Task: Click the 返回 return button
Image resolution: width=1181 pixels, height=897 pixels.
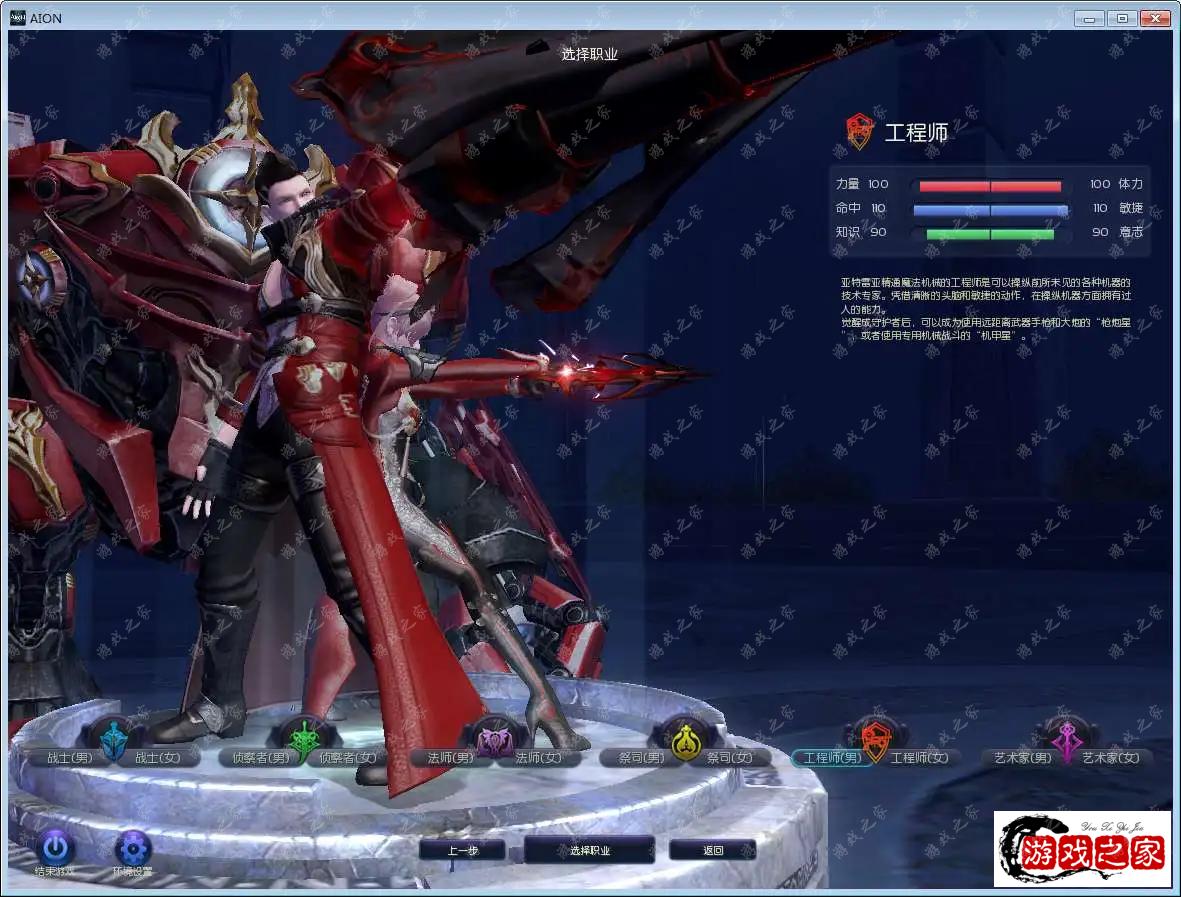Action: click(x=713, y=851)
